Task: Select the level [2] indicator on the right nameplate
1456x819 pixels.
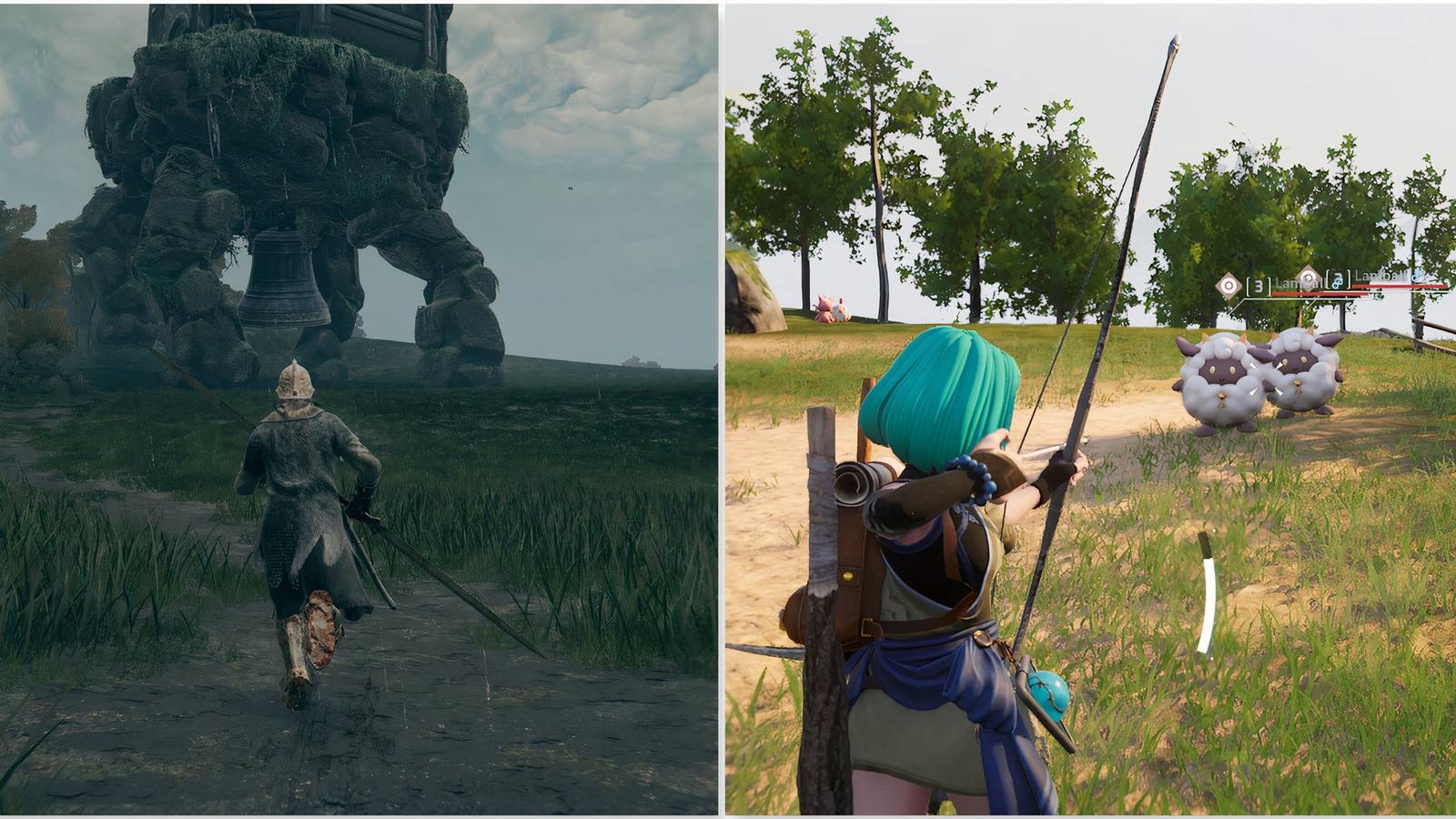Action: (x=1337, y=278)
